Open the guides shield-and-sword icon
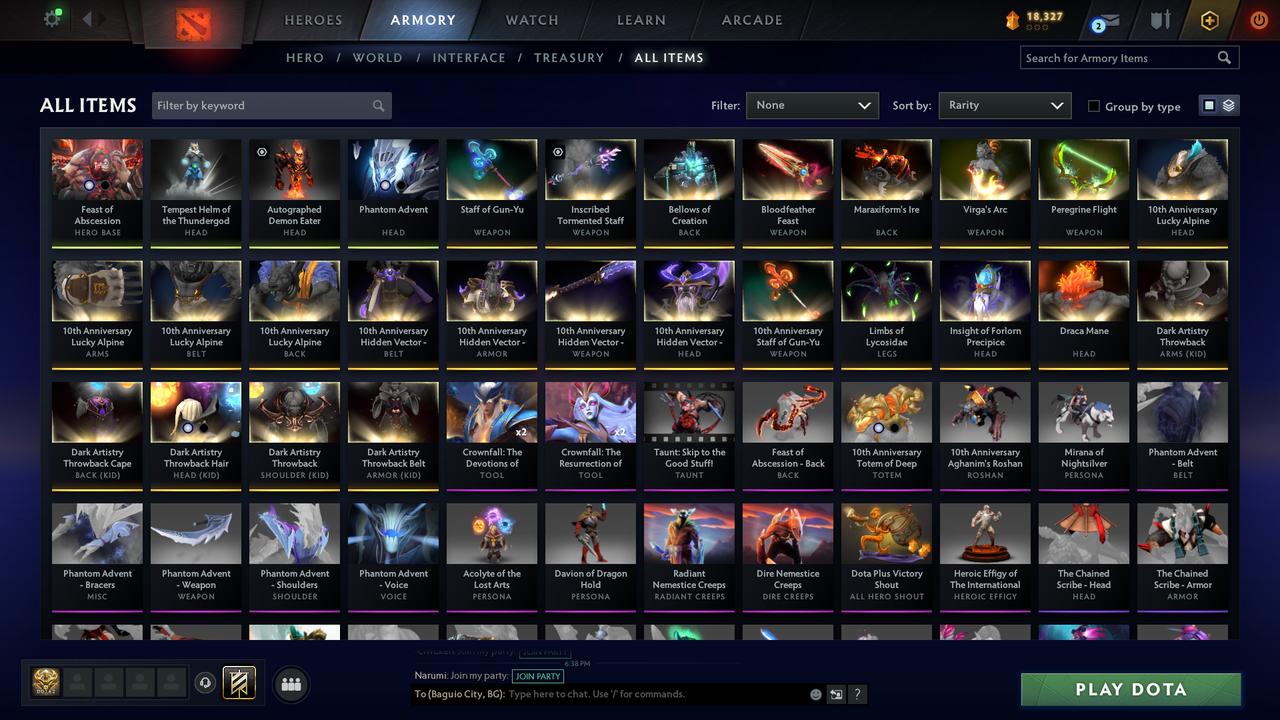This screenshot has height=720, width=1280. tap(1160, 19)
